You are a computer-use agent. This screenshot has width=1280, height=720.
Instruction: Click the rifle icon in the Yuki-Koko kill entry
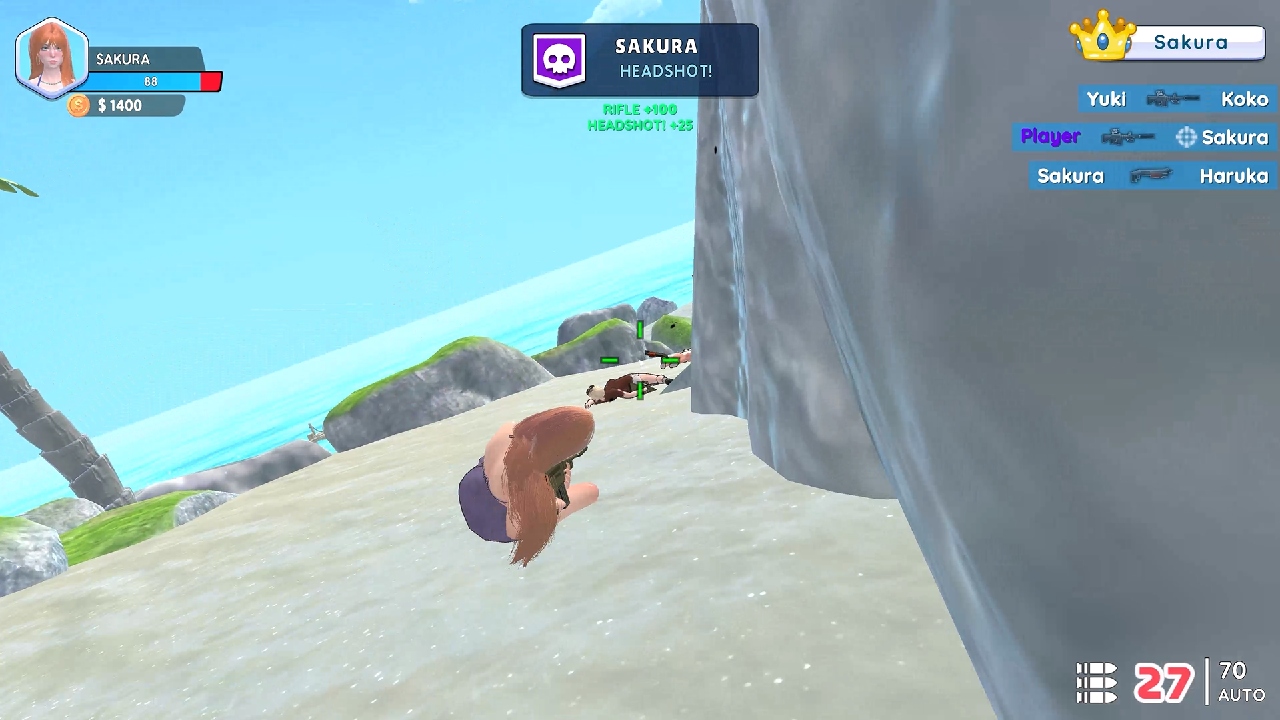(1172, 99)
